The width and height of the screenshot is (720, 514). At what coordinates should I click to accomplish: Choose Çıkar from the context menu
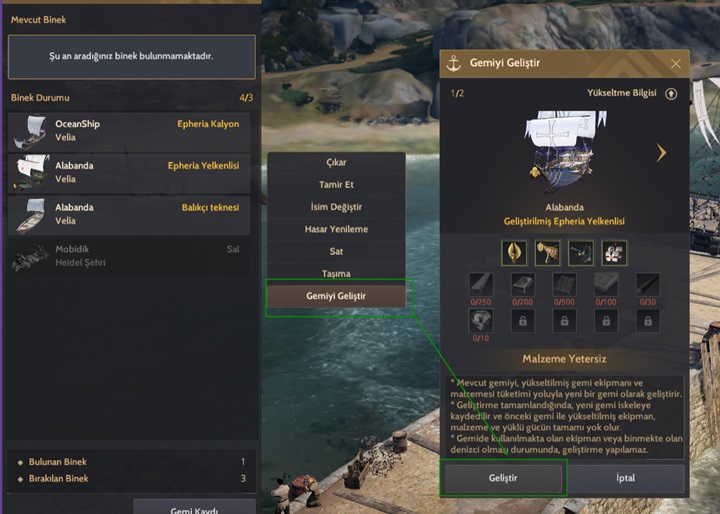point(336,163)
